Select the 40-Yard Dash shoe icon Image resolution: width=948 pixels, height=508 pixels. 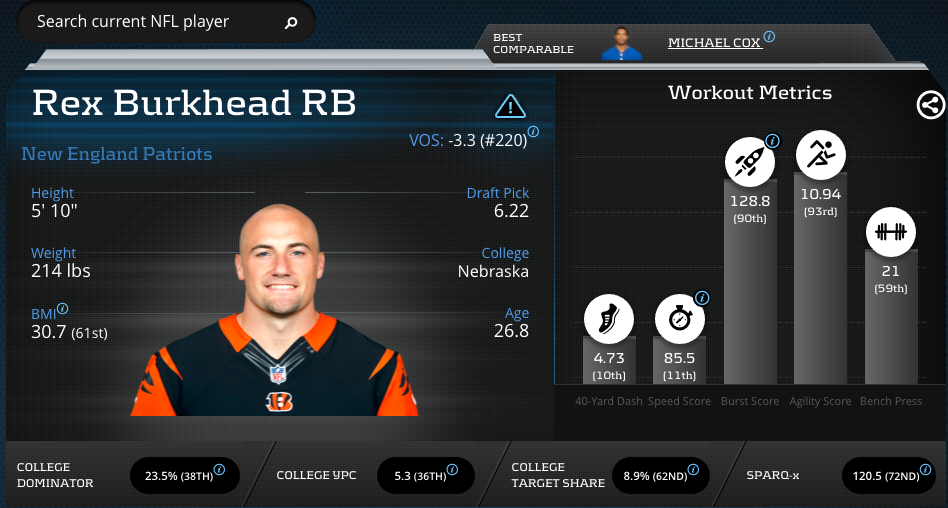[x=609, y=320]
